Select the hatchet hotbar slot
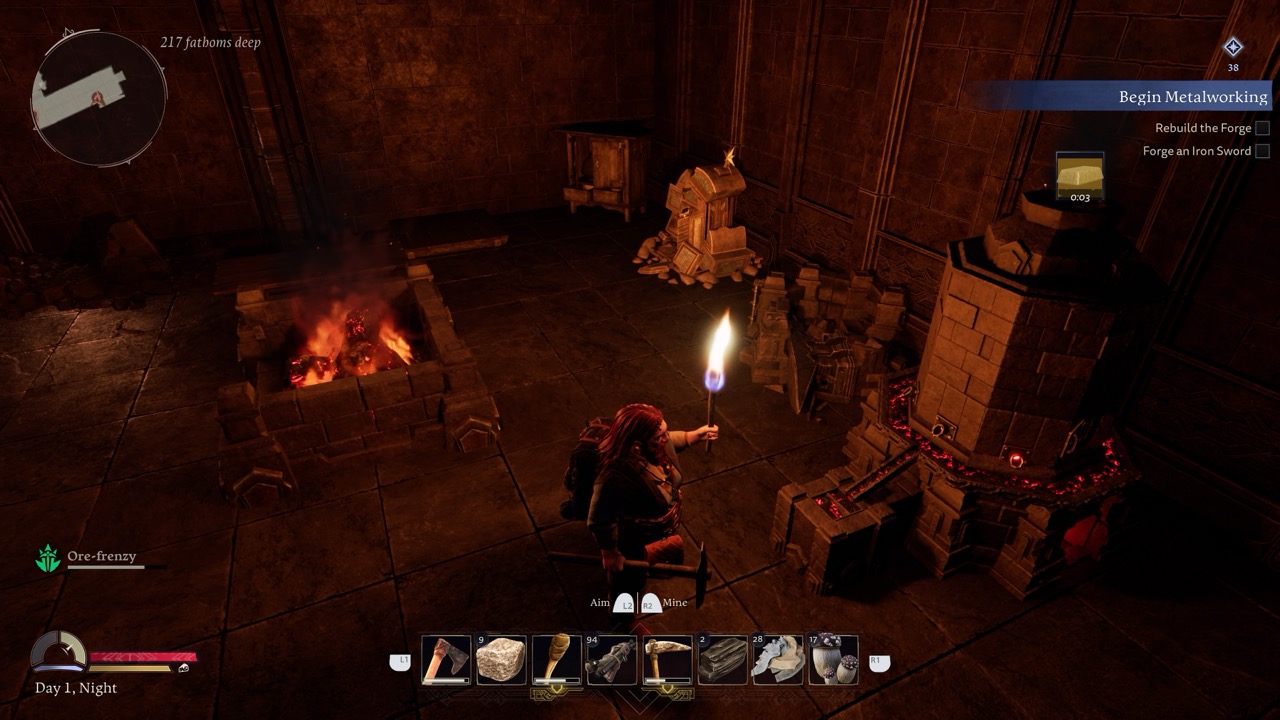 click(446, 660)
